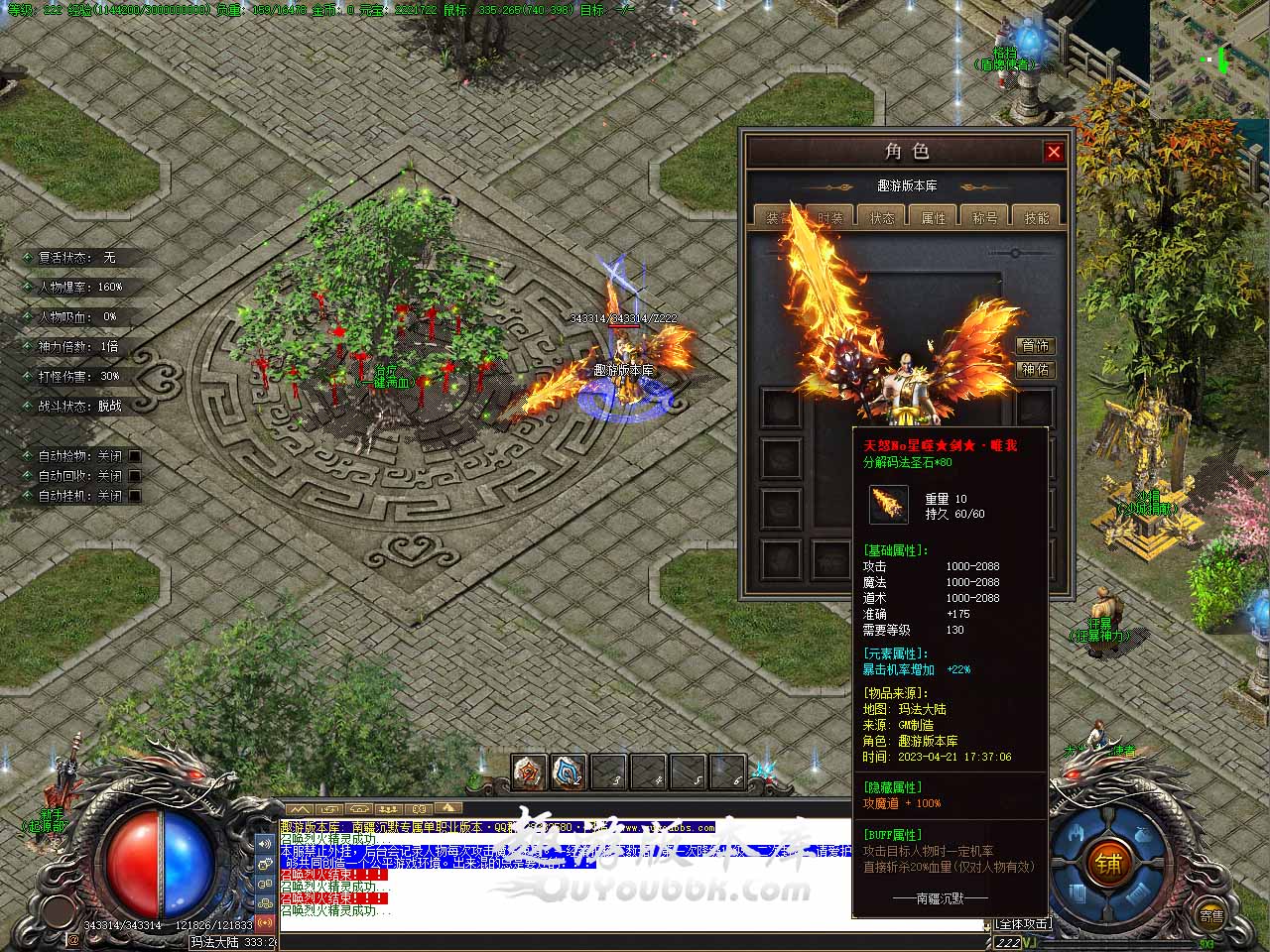Viewport: 1270px width, 952px height.
Task: Select the 称号 titles tab
Action: [985, 218]
